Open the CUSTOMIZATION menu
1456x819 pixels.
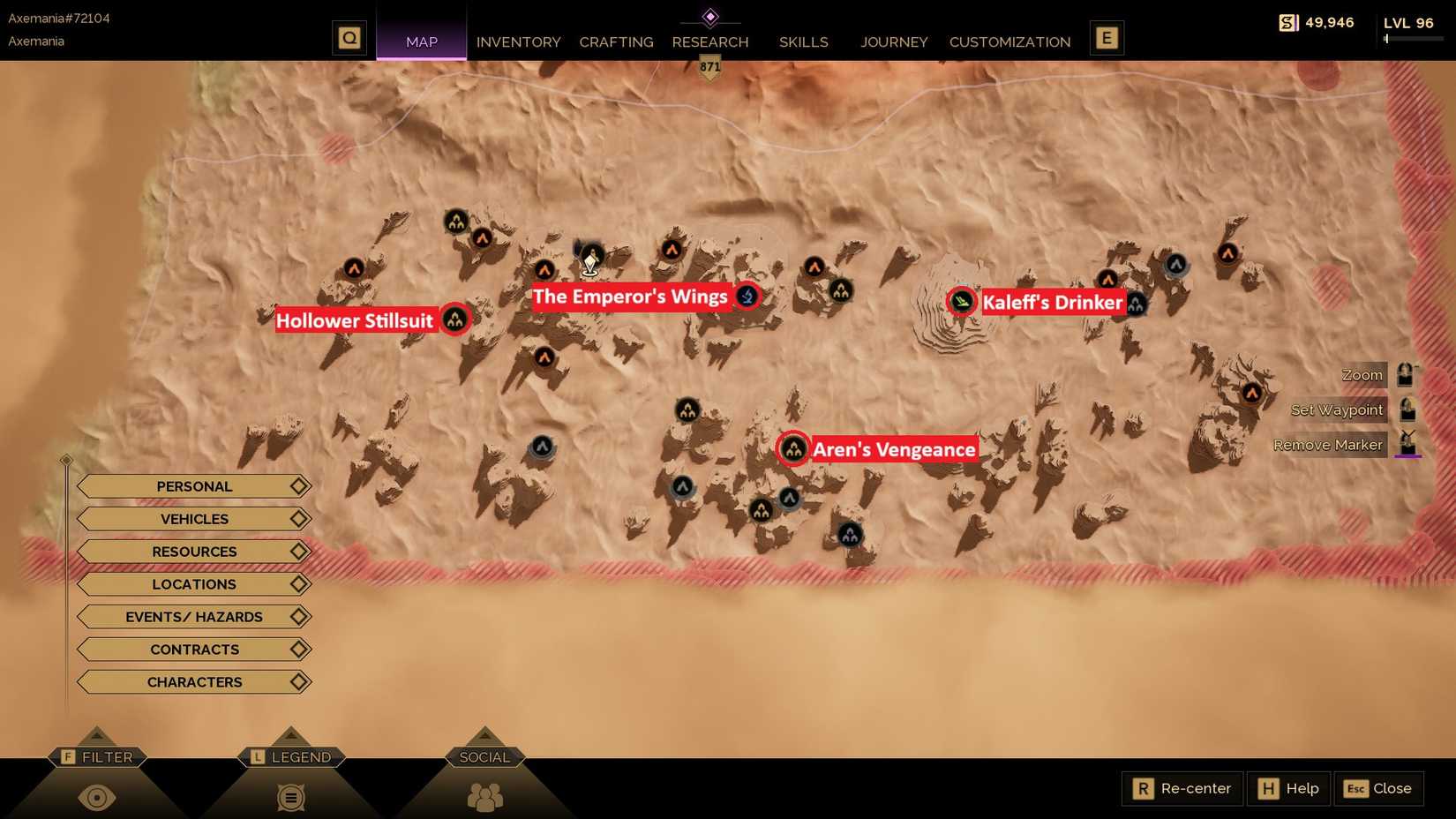(1009, 41)
